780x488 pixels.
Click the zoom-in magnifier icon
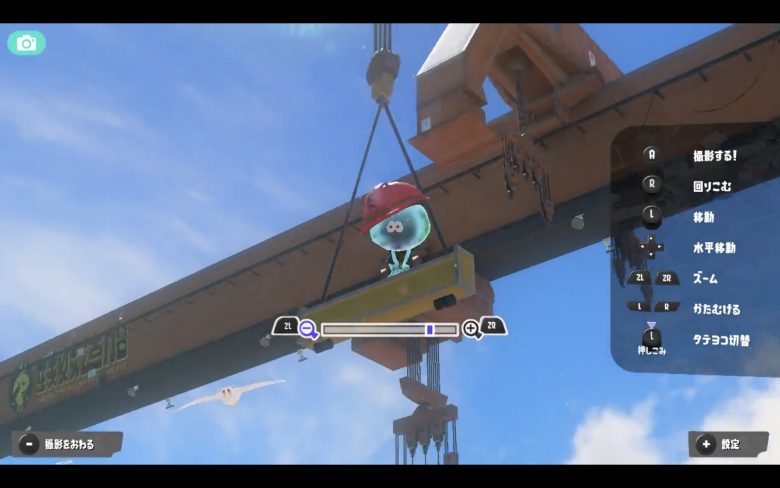click(471, 328)
